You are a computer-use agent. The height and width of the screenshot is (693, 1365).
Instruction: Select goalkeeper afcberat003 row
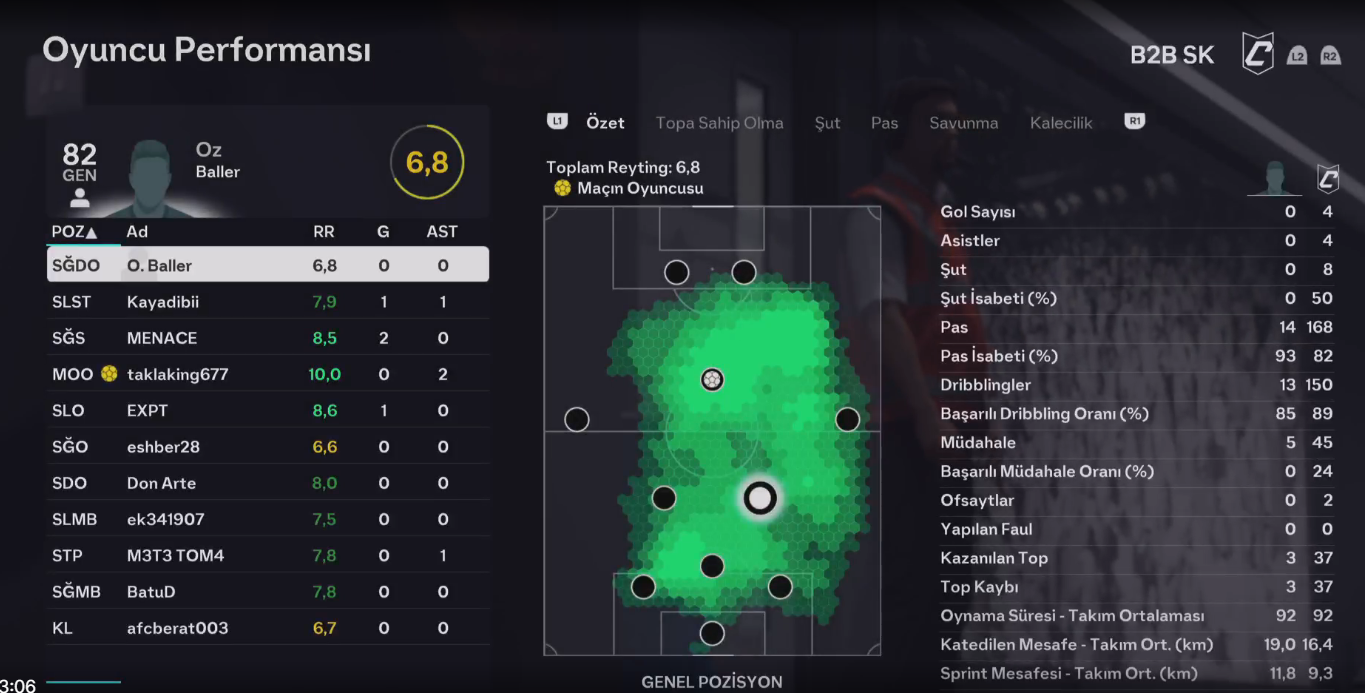click(x=267, y=628)
